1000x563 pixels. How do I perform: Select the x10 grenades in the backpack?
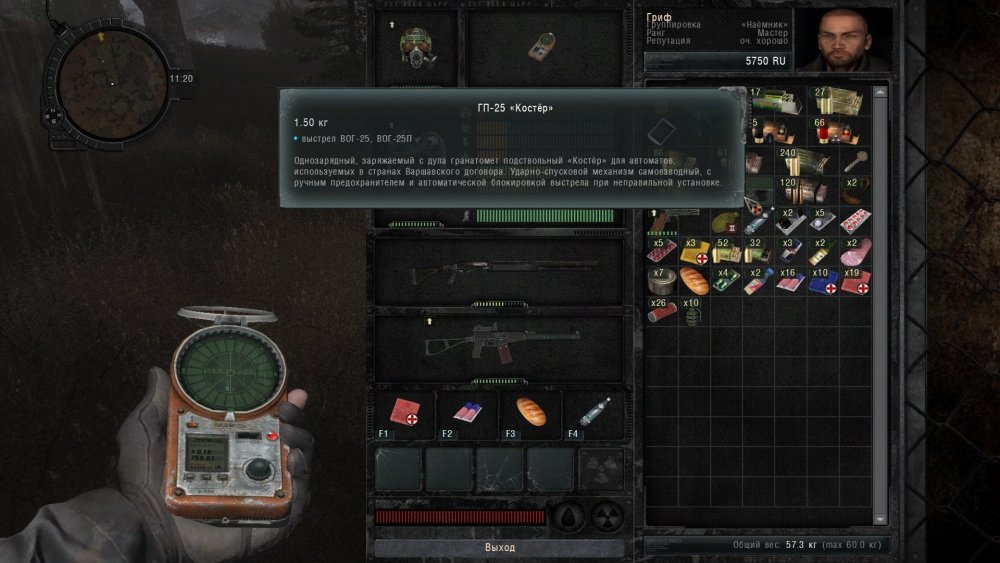[692, 311]
